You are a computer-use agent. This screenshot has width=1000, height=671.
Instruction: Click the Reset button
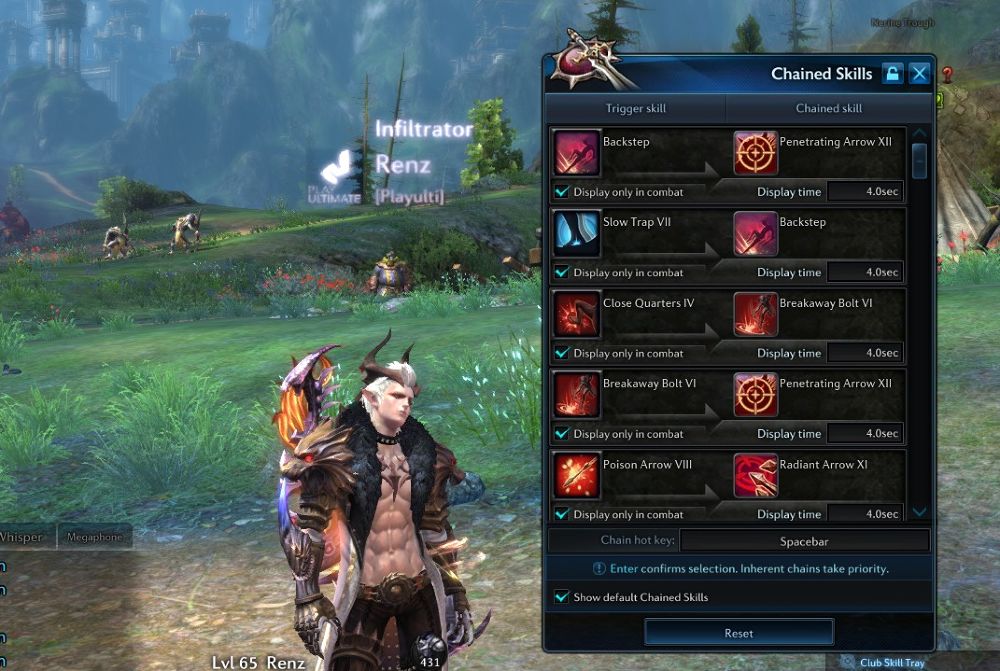point(738,632)
